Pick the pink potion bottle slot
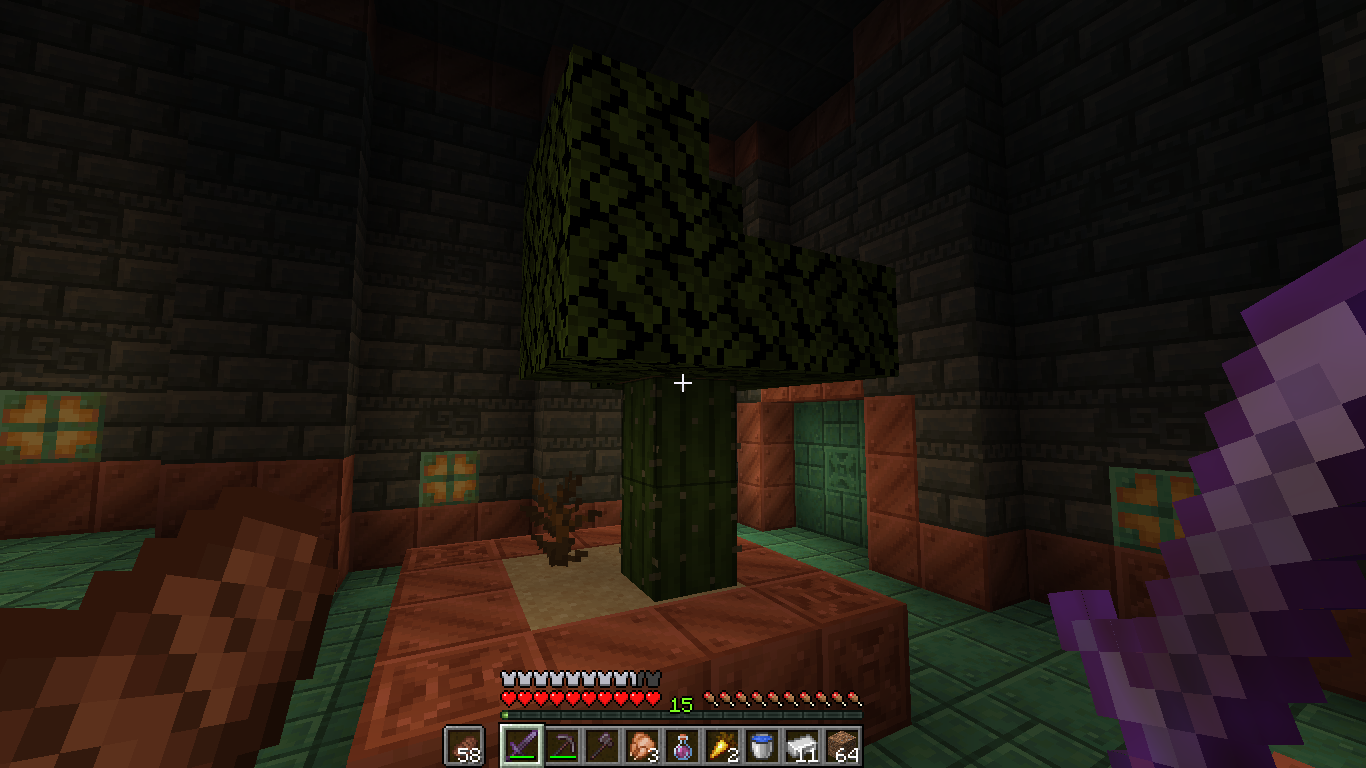This screenshot has width=1366, height=768. click(681, 746)
